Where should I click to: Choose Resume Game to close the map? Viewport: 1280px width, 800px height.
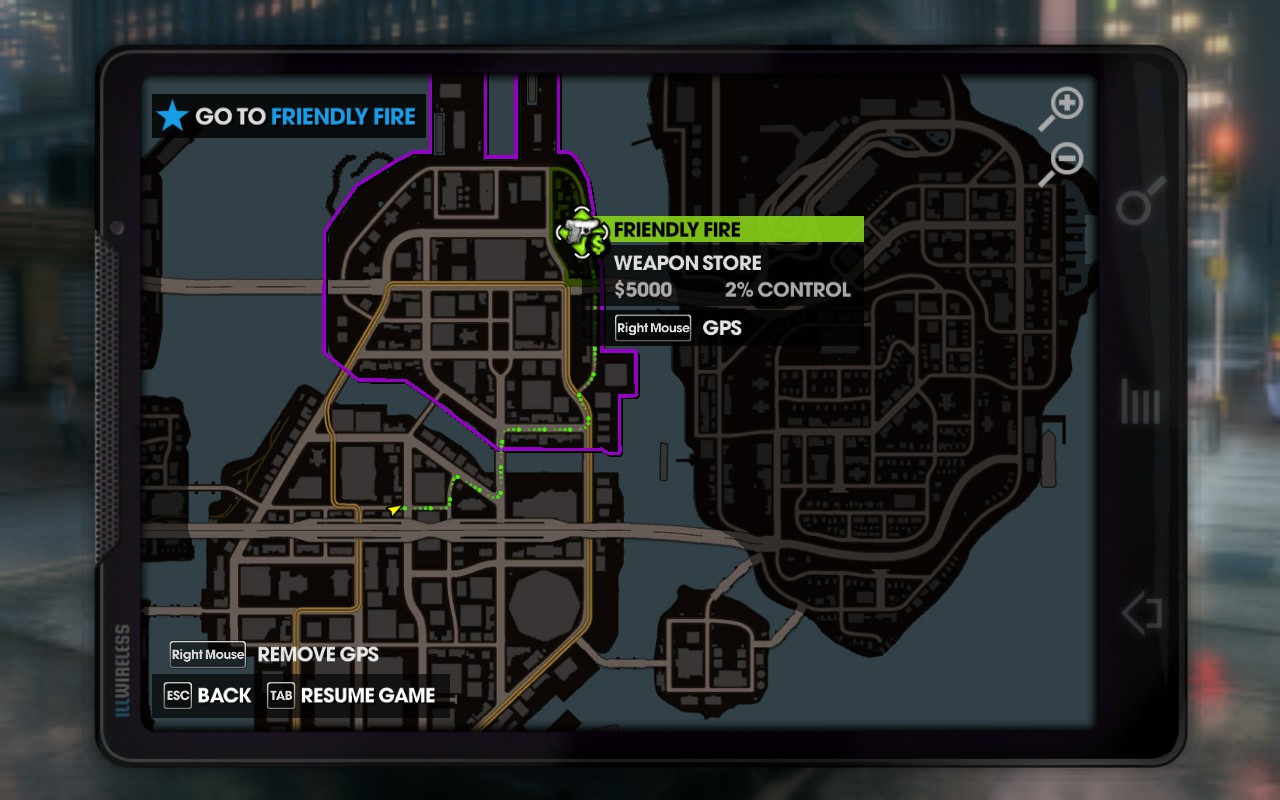(x=352, y=695)
